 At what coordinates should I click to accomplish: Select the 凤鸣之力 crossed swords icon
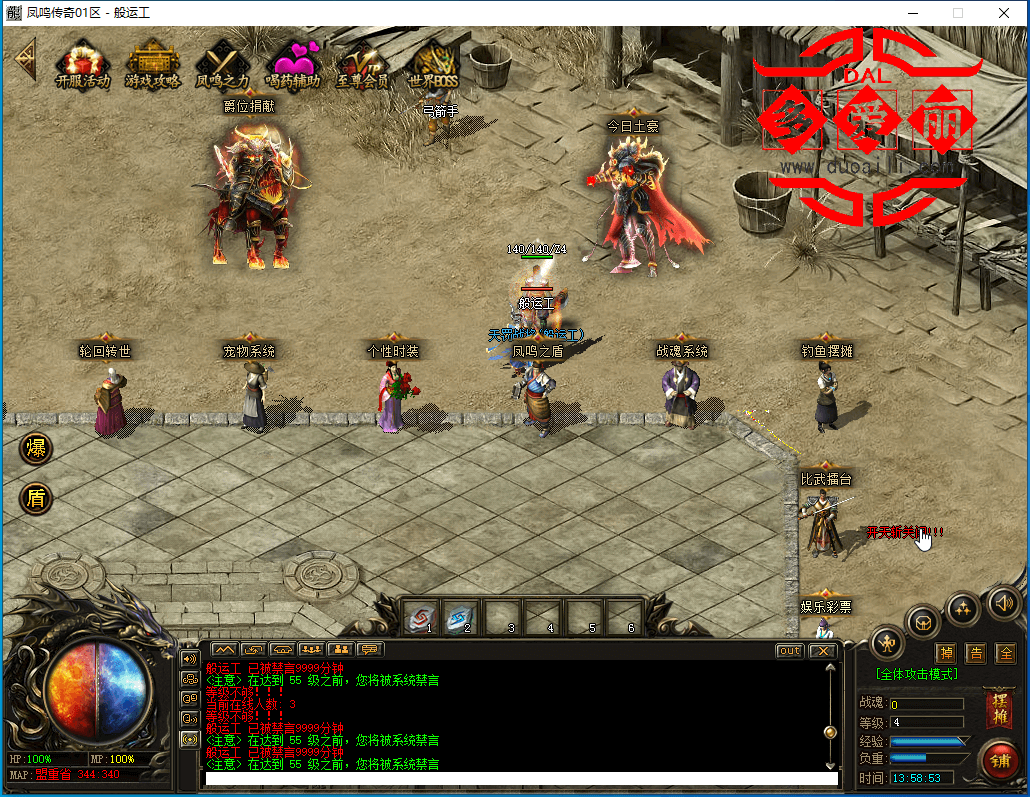pyautogui.click(x=222, y=63)
